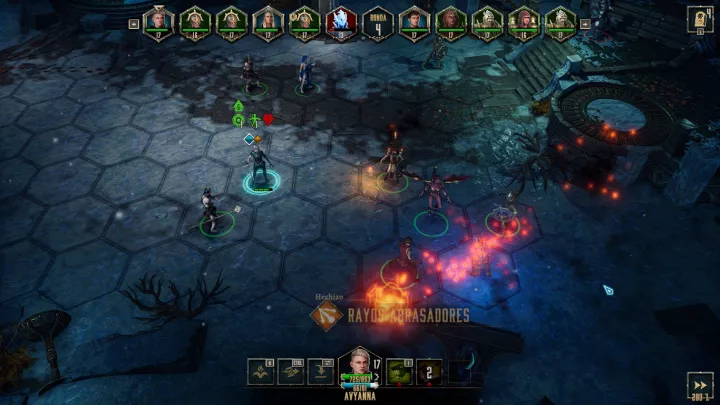The width and height of the screenshot is (720, 405).
Task: Activate the winged action in the bottom bar
Action: pos(263,372)
